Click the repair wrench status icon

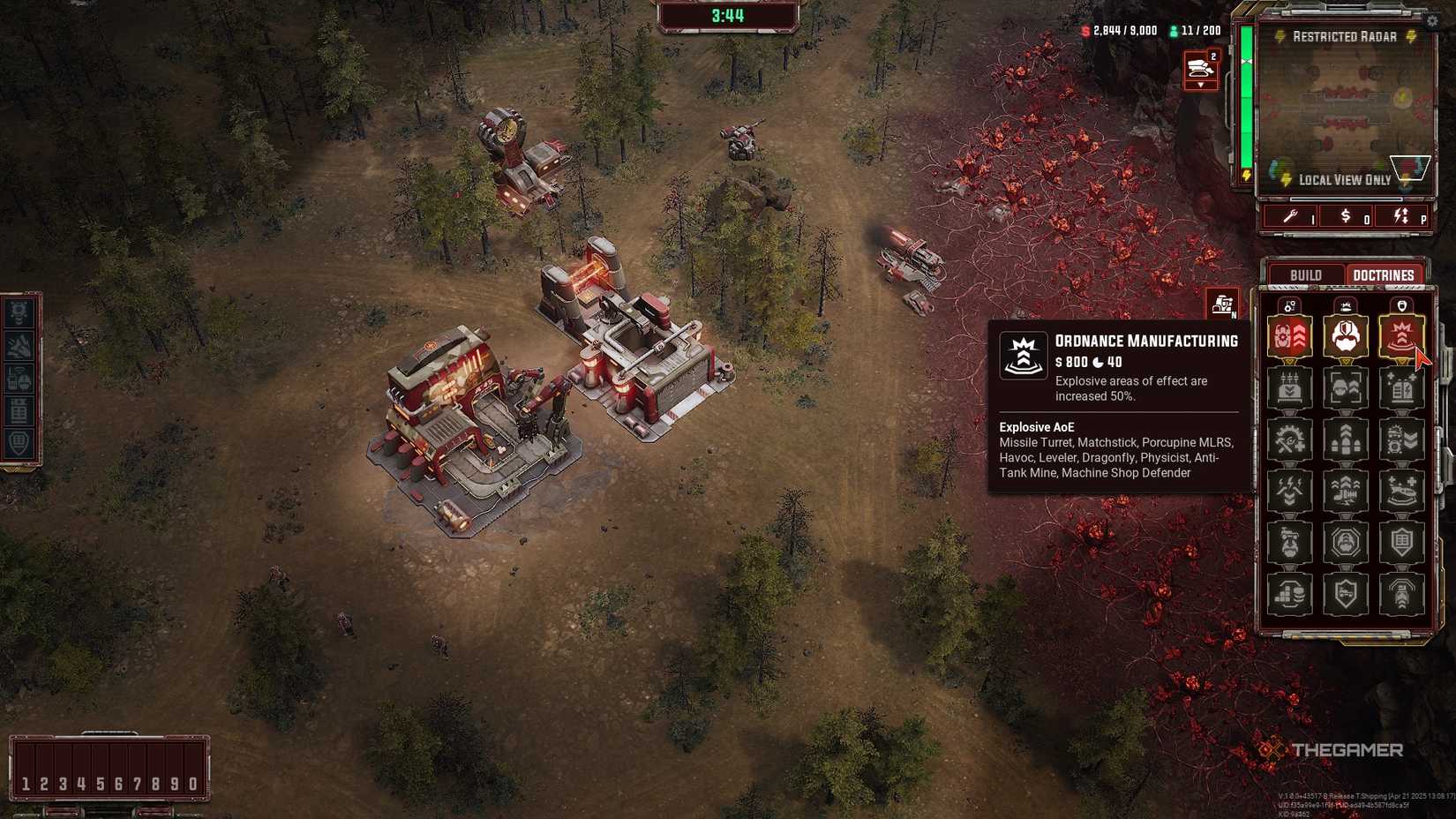1290,215
